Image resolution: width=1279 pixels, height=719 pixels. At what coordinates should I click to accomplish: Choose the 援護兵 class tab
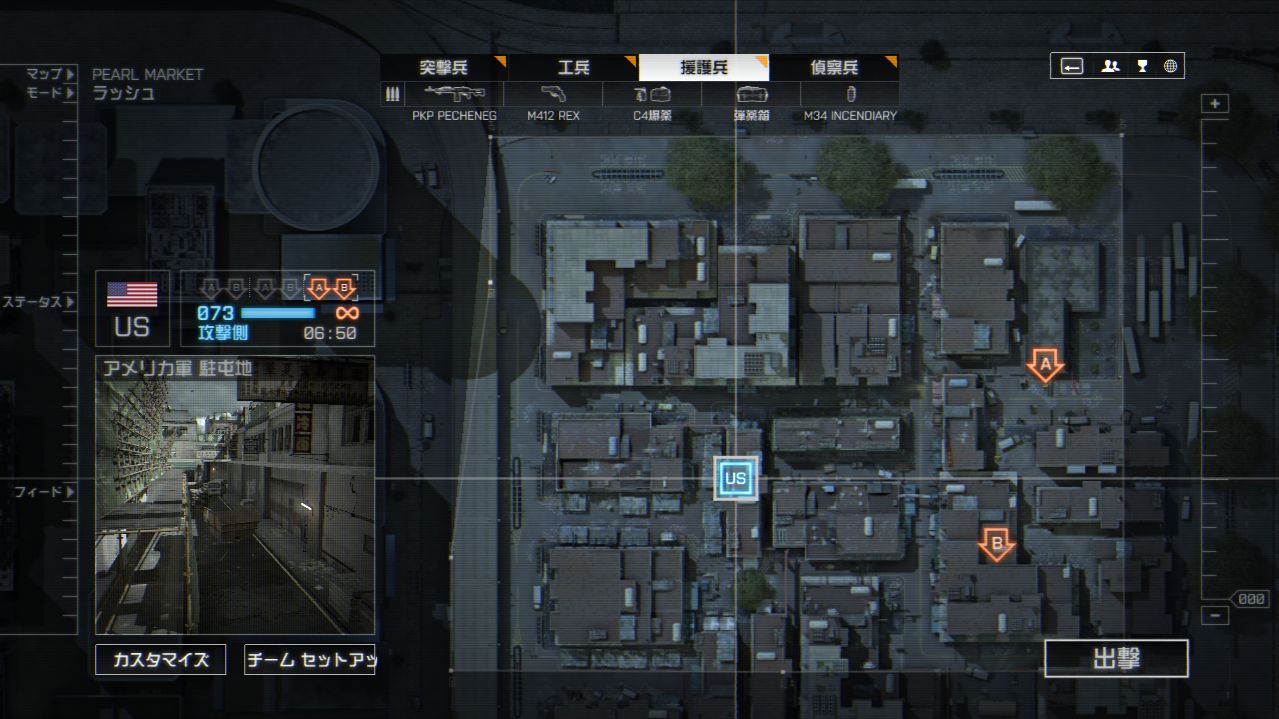click(x=704, y=68)
